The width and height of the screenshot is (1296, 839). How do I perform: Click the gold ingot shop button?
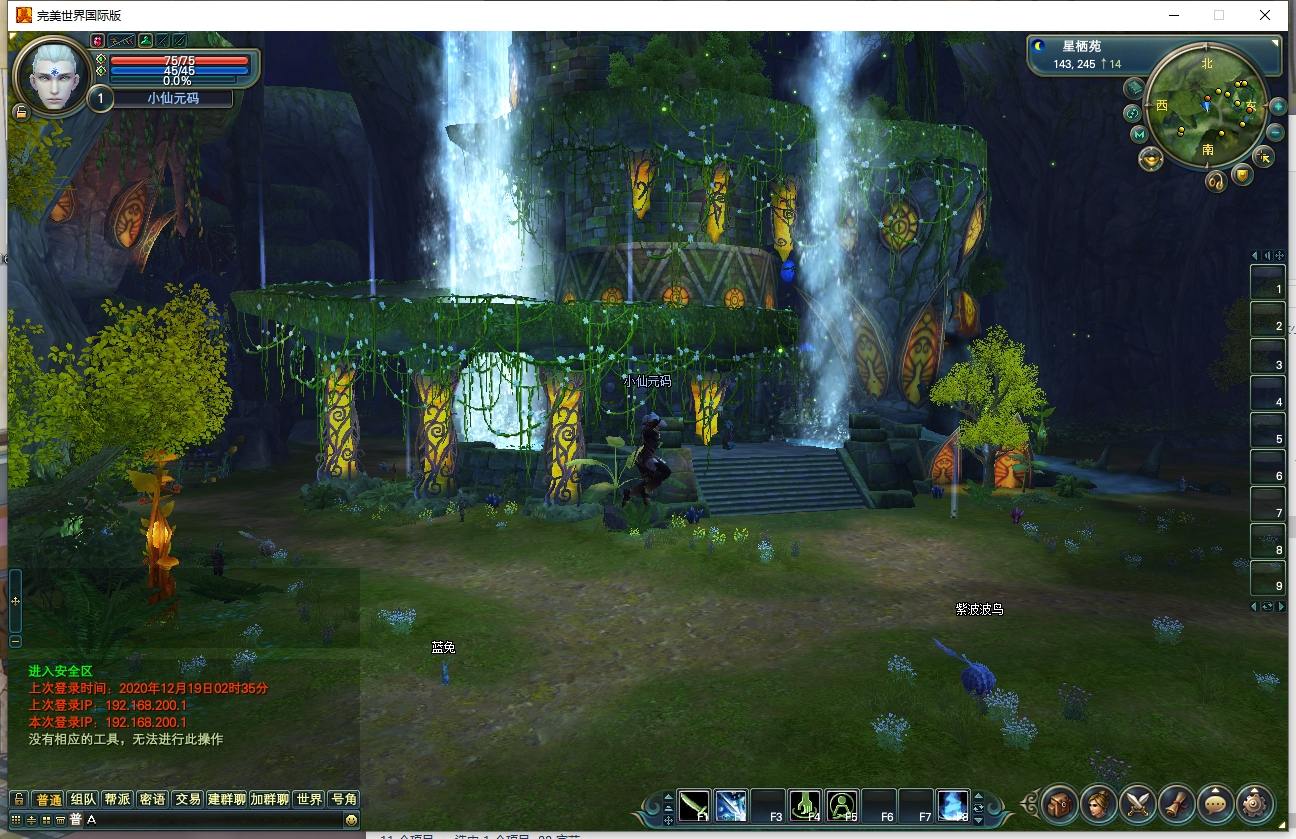pos(1151,158)
